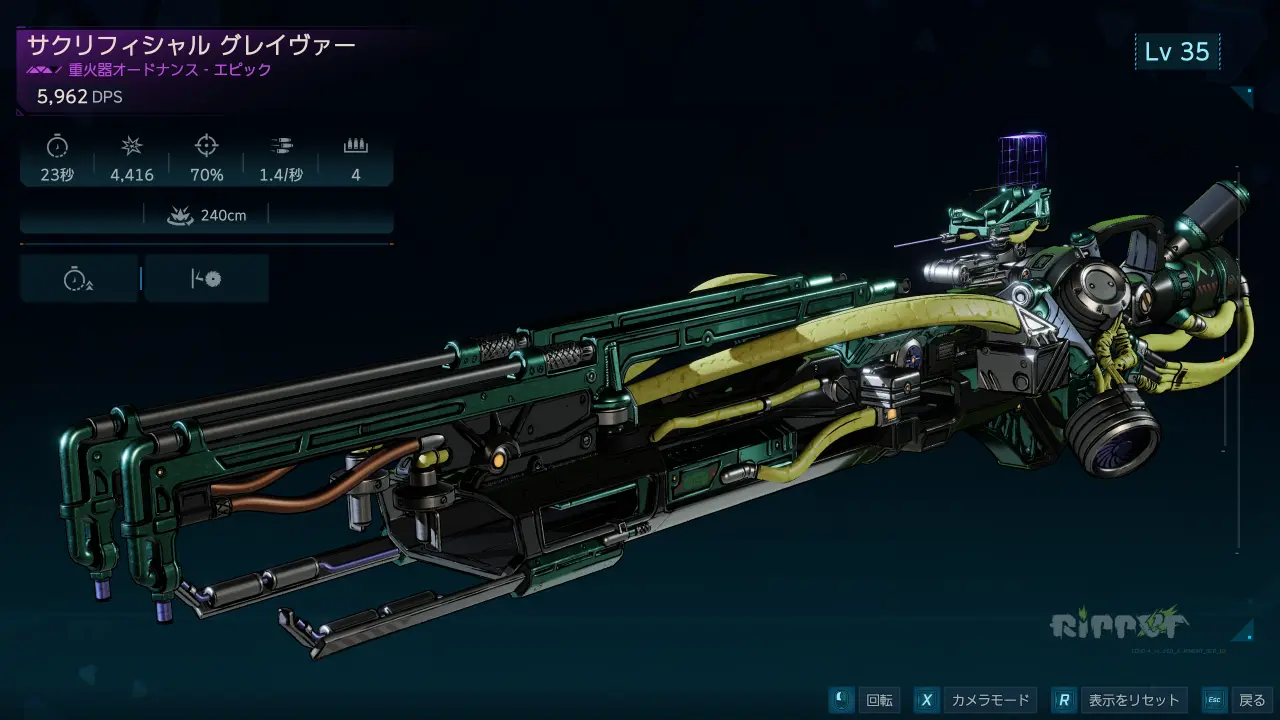
Task: Select the sawblade weapon trait icon
Action: 206,279
